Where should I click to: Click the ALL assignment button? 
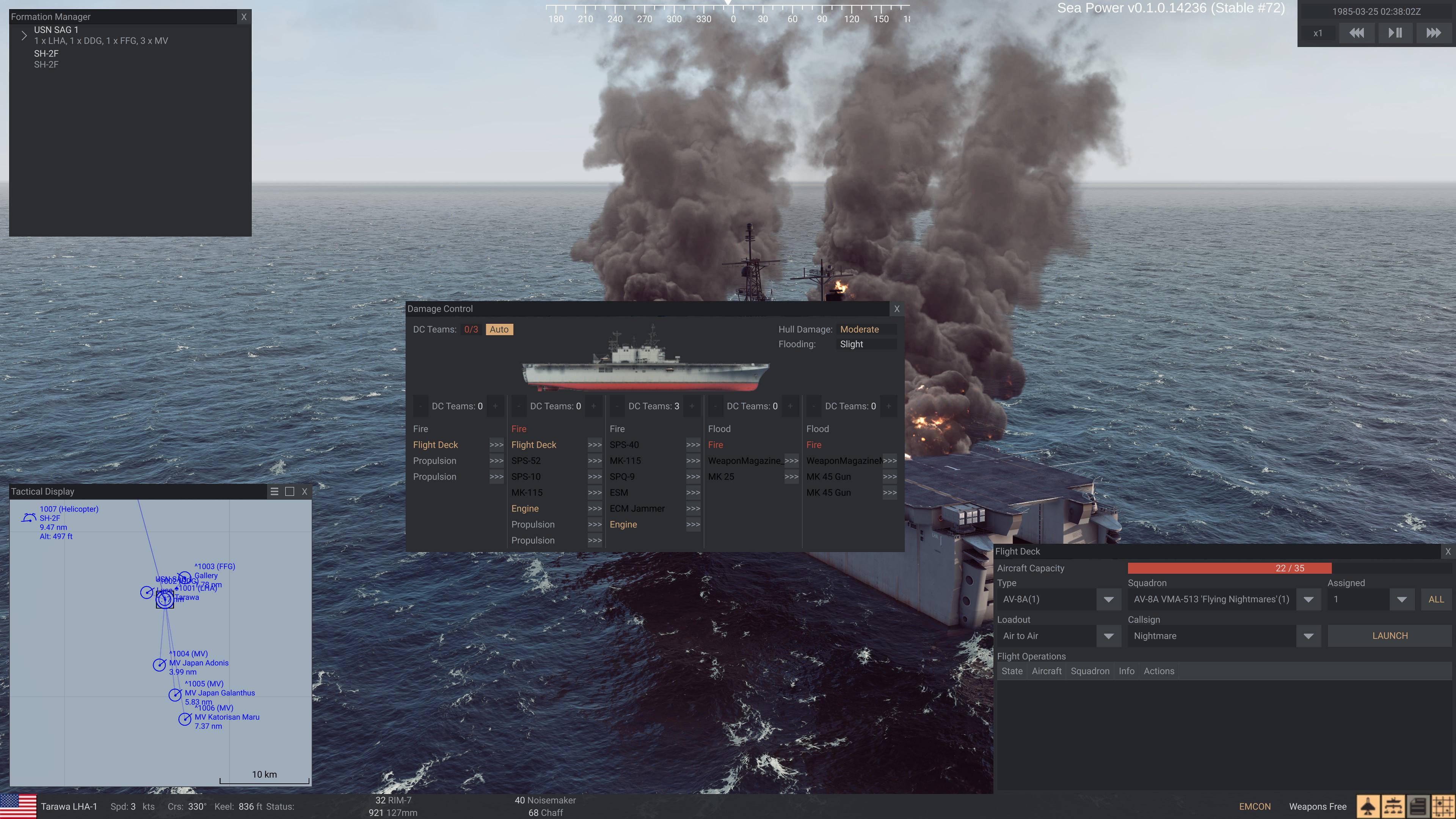(1436, 599)
